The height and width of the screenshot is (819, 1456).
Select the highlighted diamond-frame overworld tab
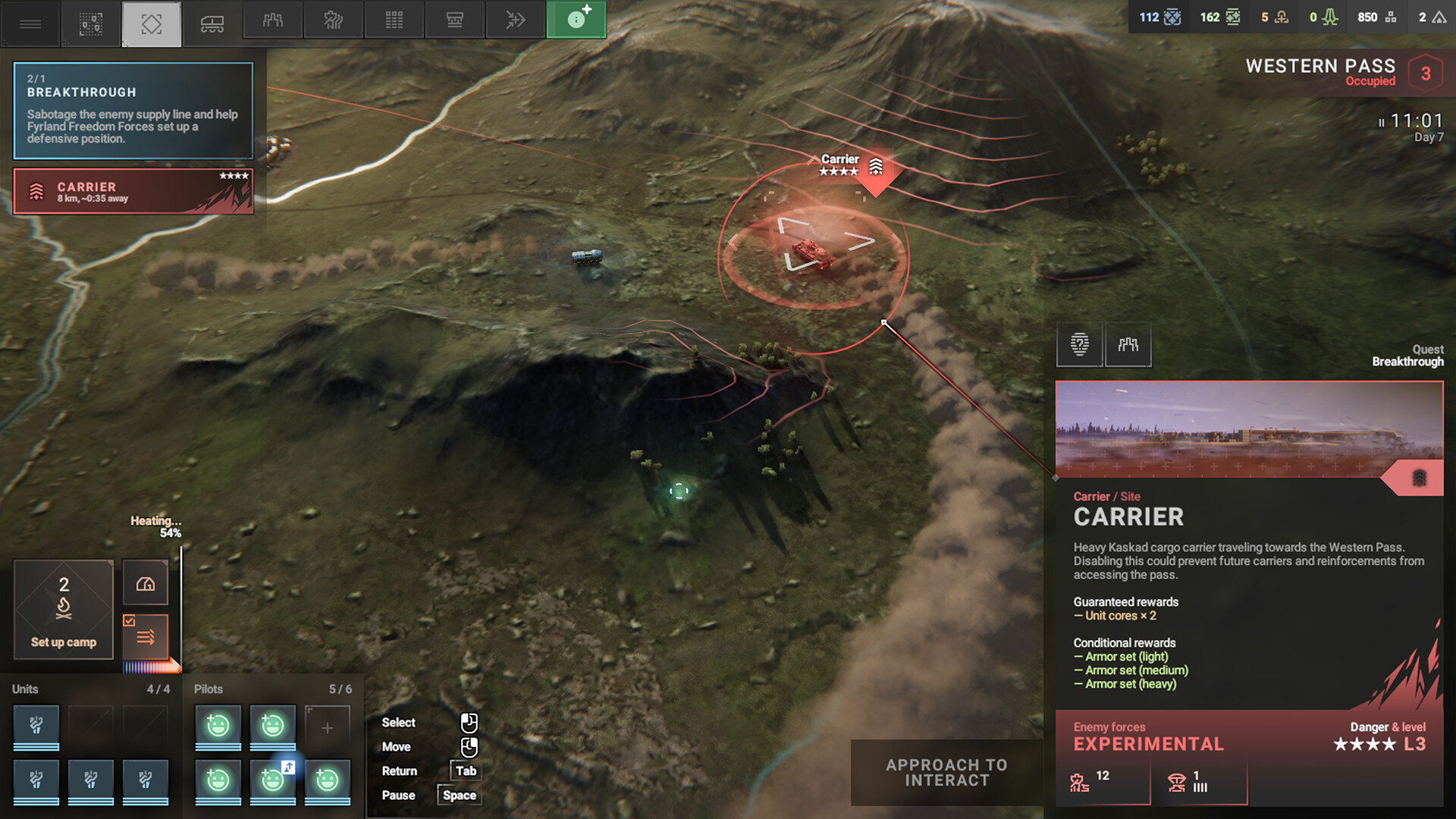coord(152,23)
